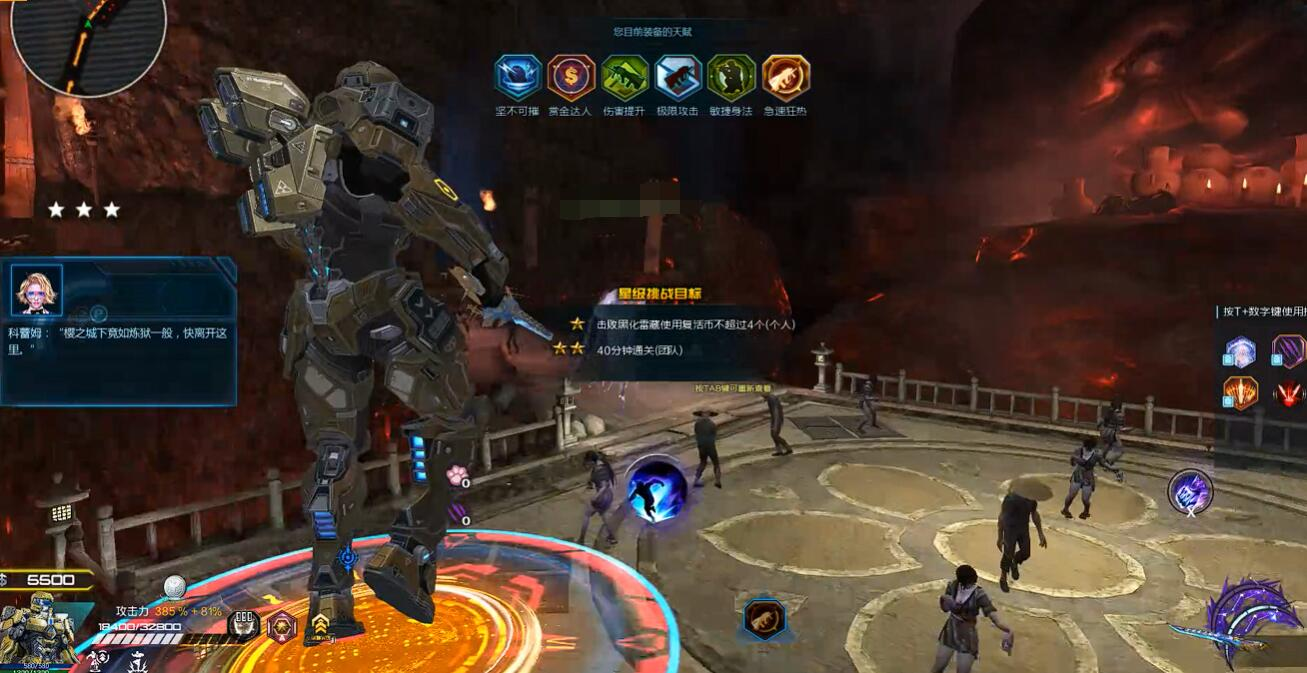The image size is (1307, 673).
Task: Activate the purple fist skill orb
Action: (1190, 491)
